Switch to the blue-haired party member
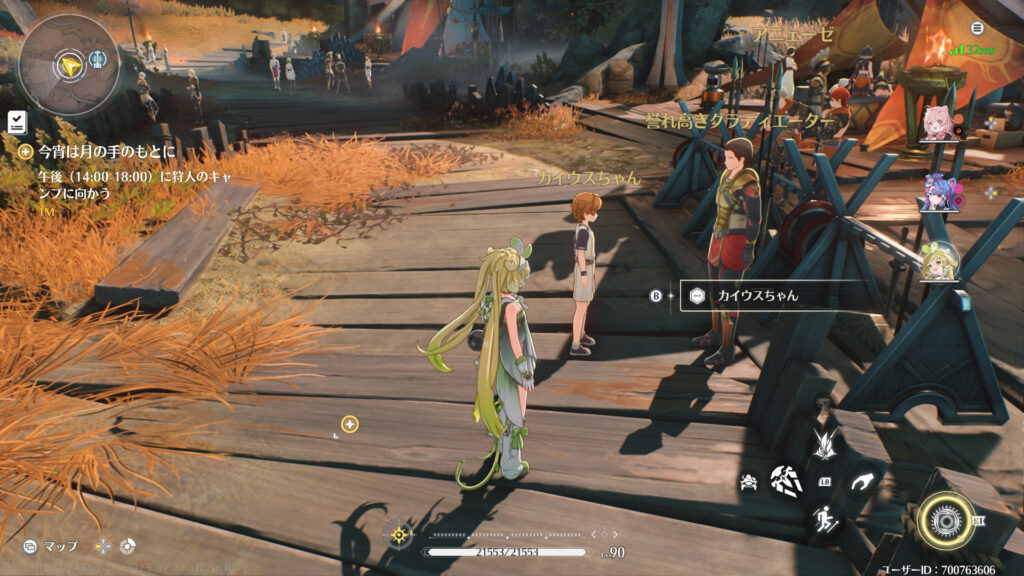This screenshot has height=576, width=1024. coord(939,192)
